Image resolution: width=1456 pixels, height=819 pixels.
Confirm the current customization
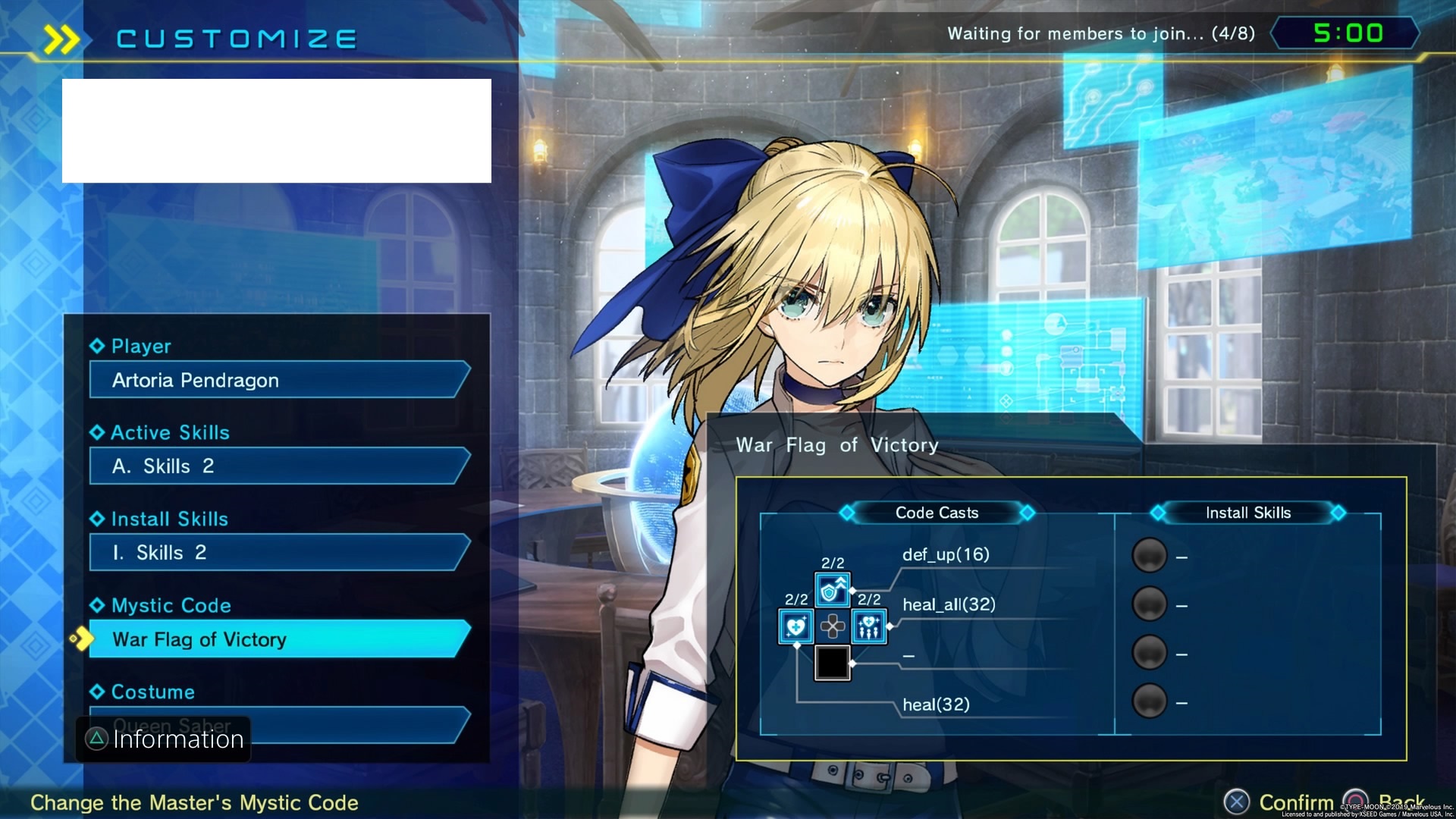1280,802
